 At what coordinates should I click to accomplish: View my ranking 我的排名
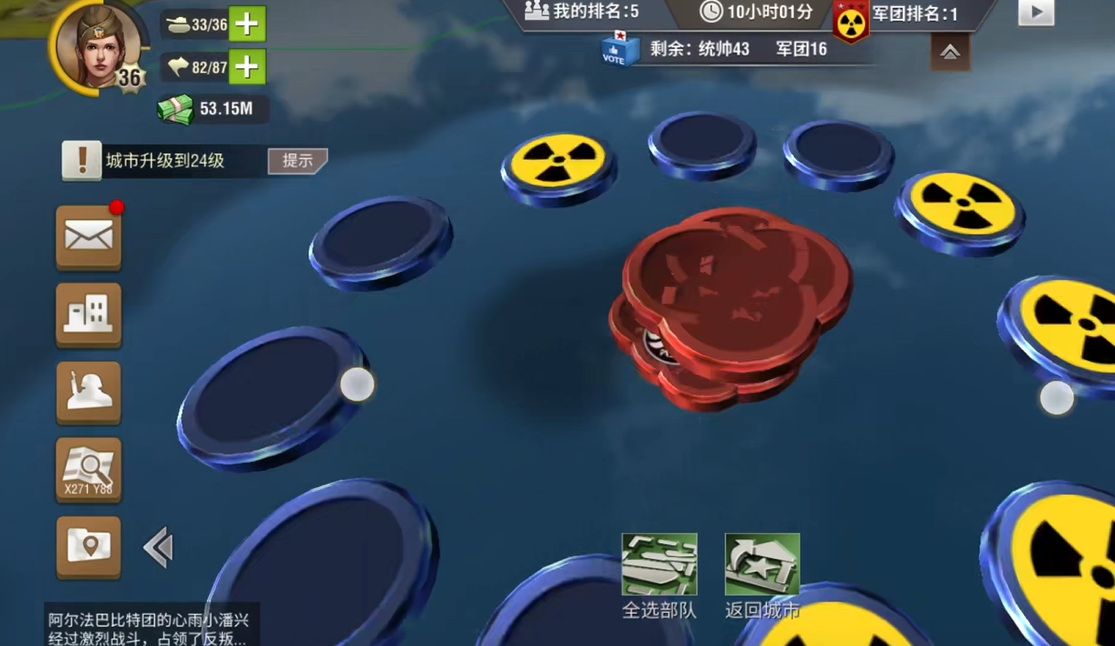[582, 12]
